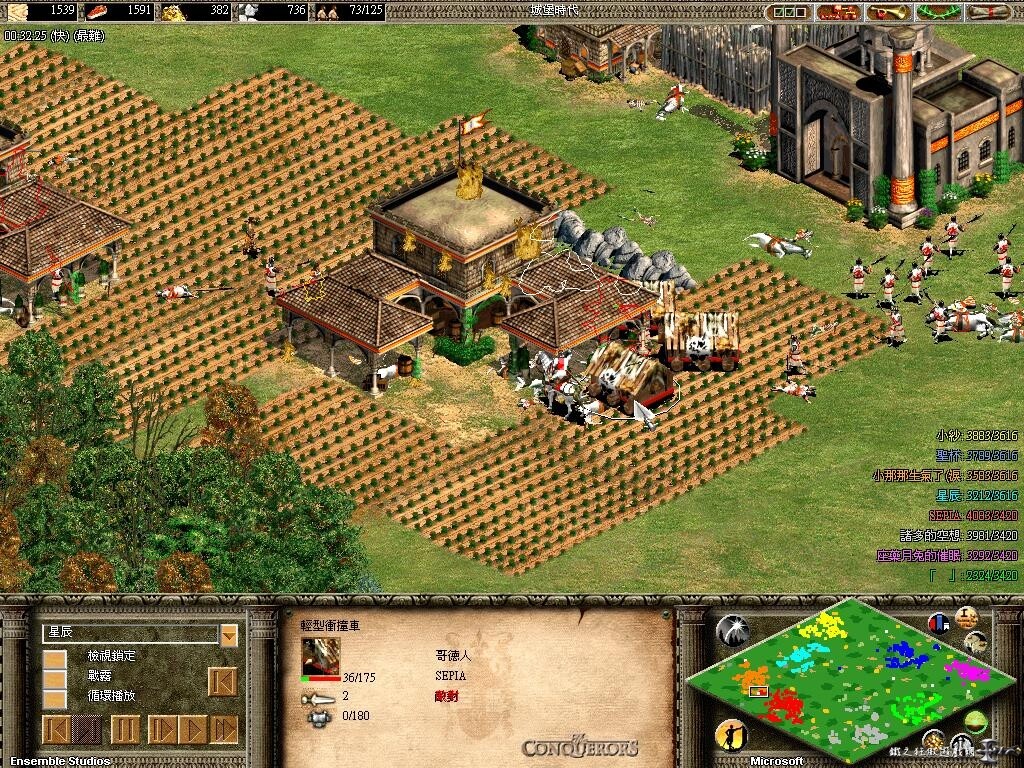Open the tech tree button

[x=838, y=12]
